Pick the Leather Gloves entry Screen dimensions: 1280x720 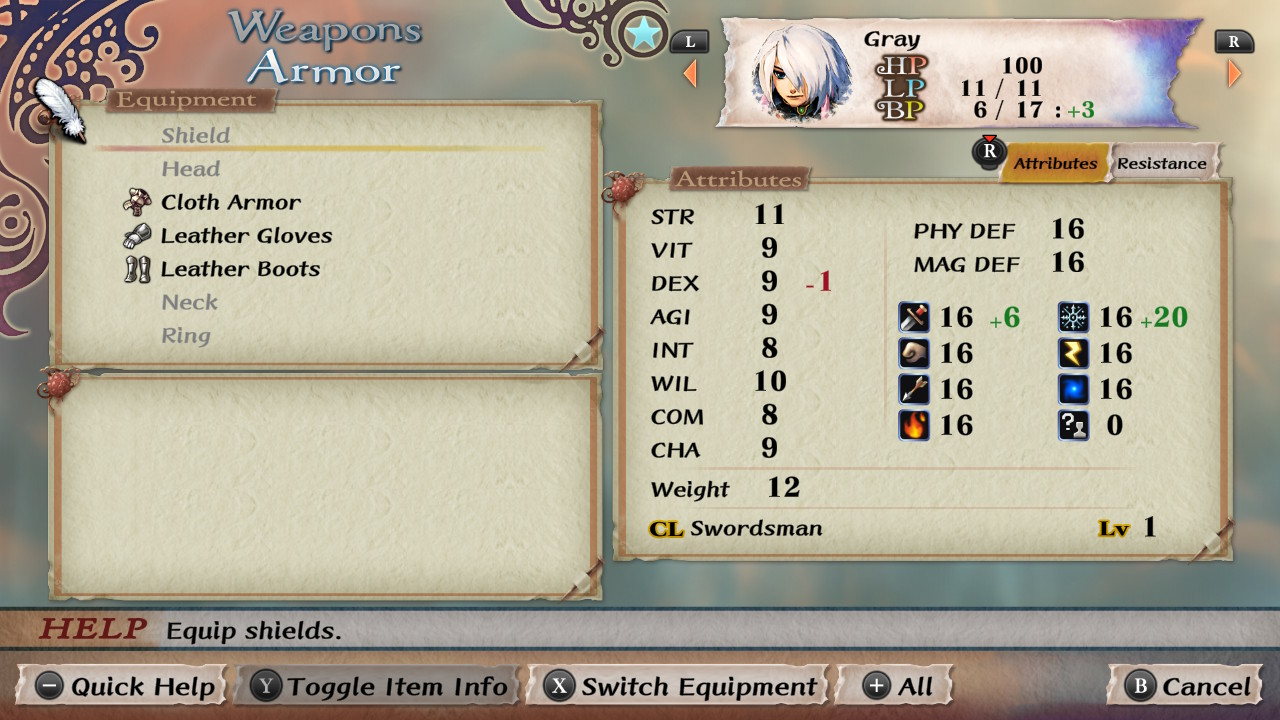246,236
